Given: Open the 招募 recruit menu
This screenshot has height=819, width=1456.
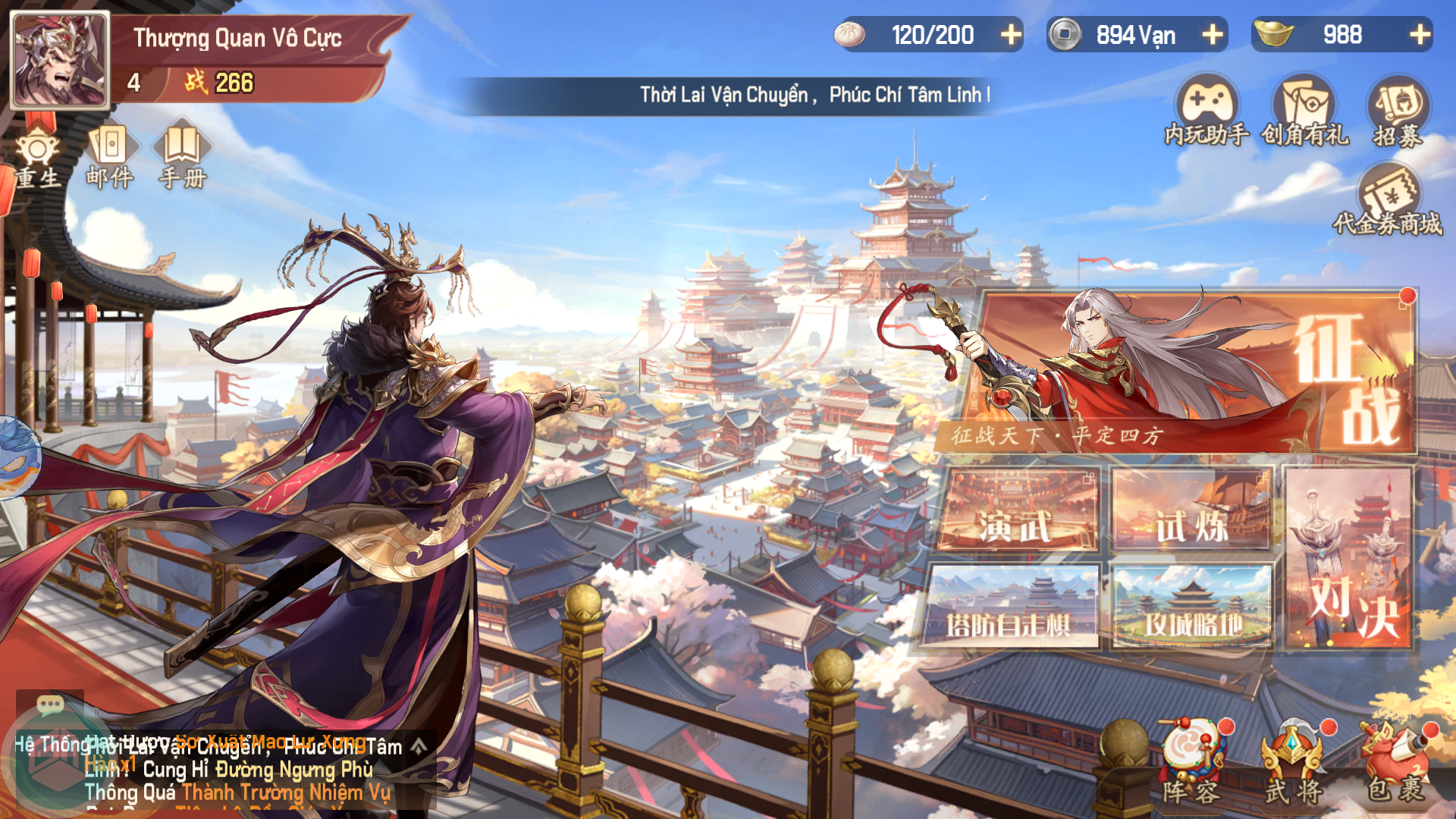Looking at the screenshot, I should click(1398, 111).
